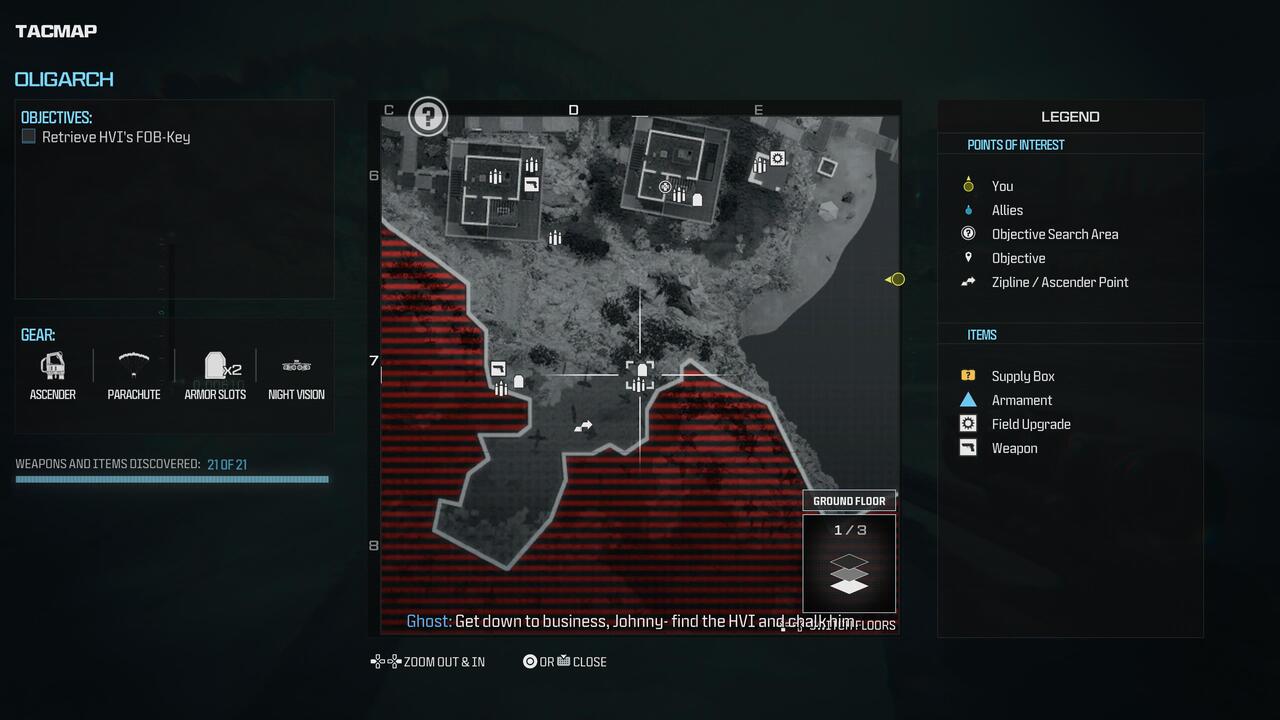Select the Night Vision gear icon
The width and height of the screenshot is (1280, 720).
tap(296, 366)
